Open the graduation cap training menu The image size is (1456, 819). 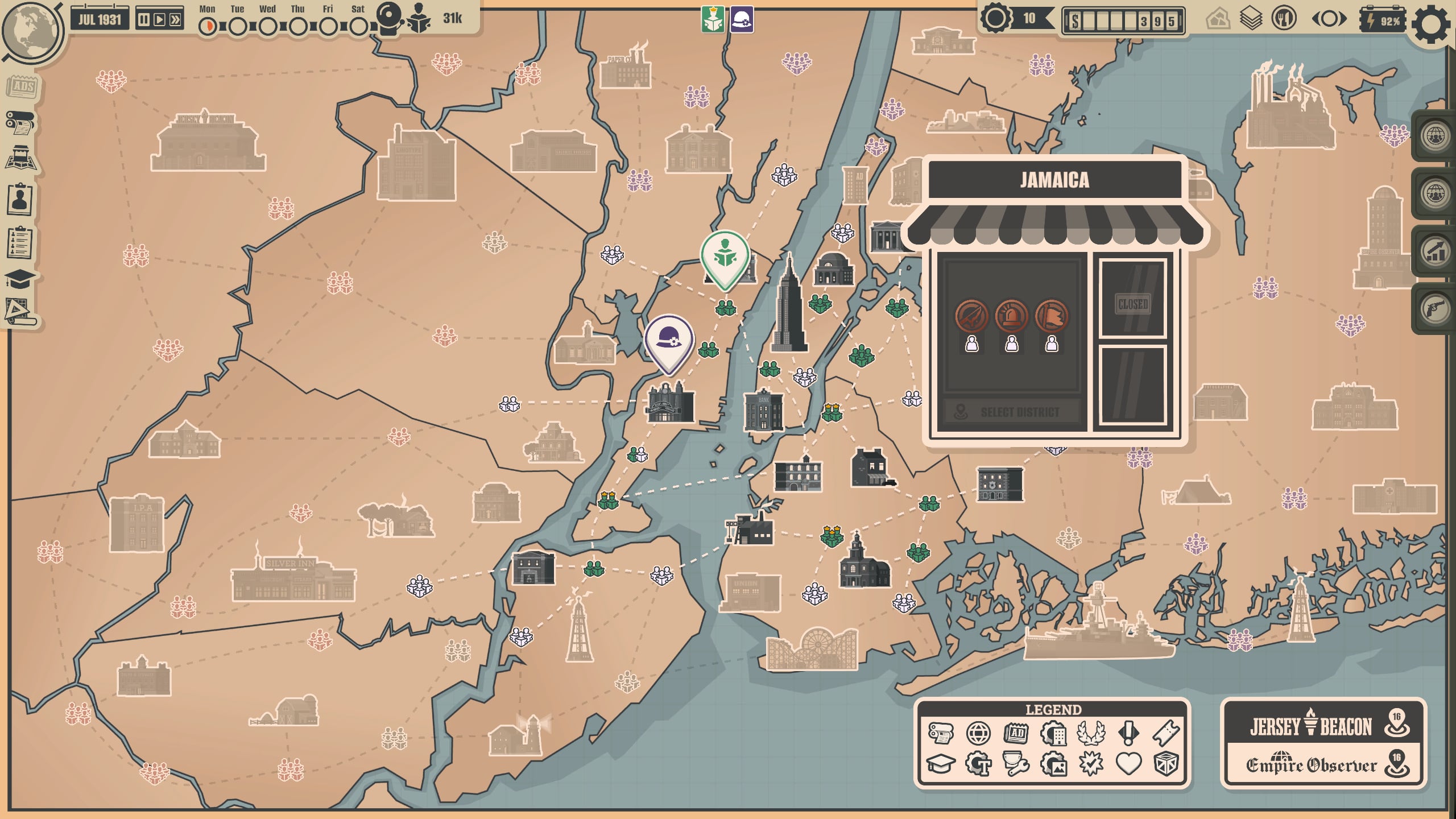point(20,279)
